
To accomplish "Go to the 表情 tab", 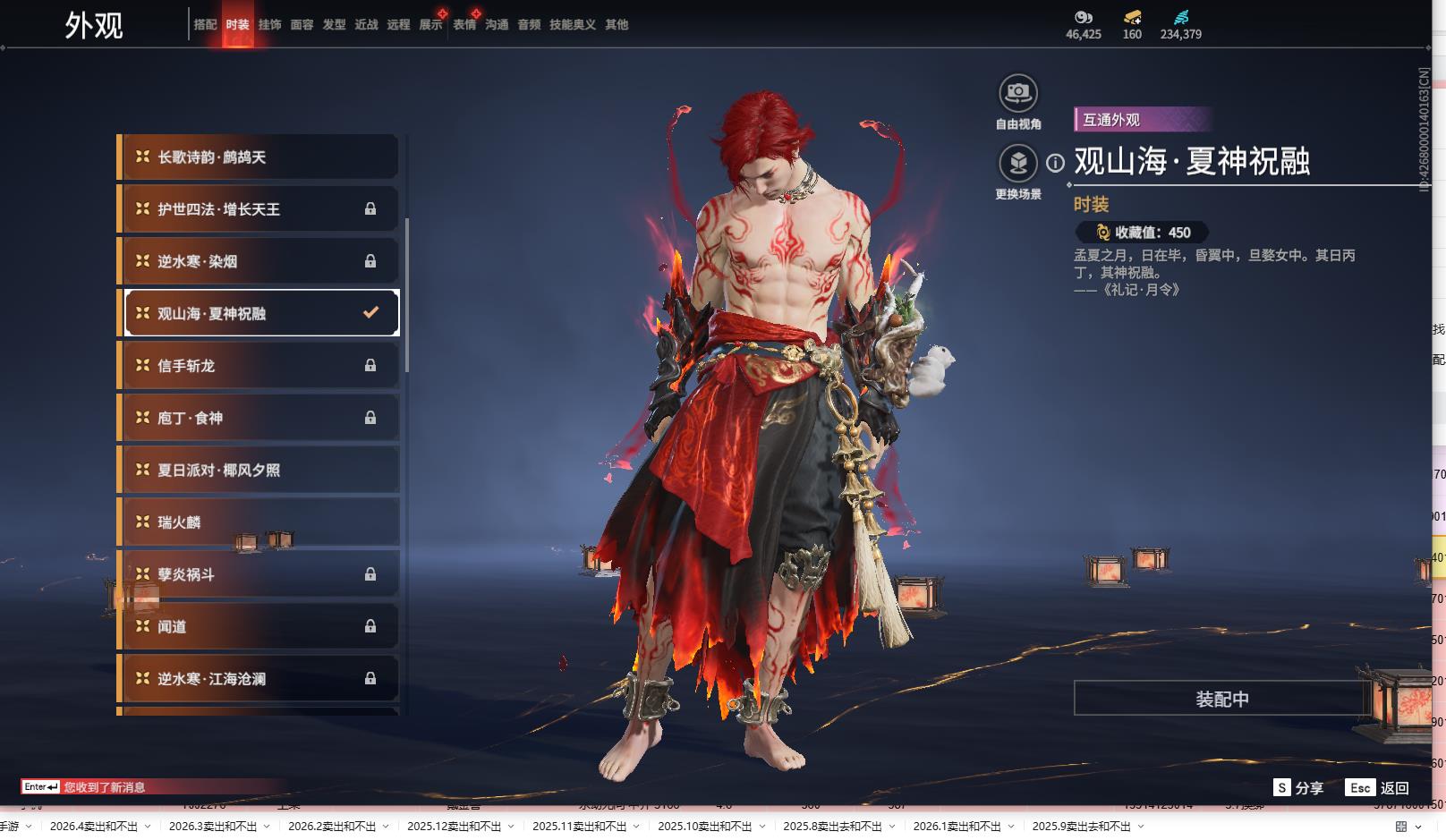I will coord(464,24).
